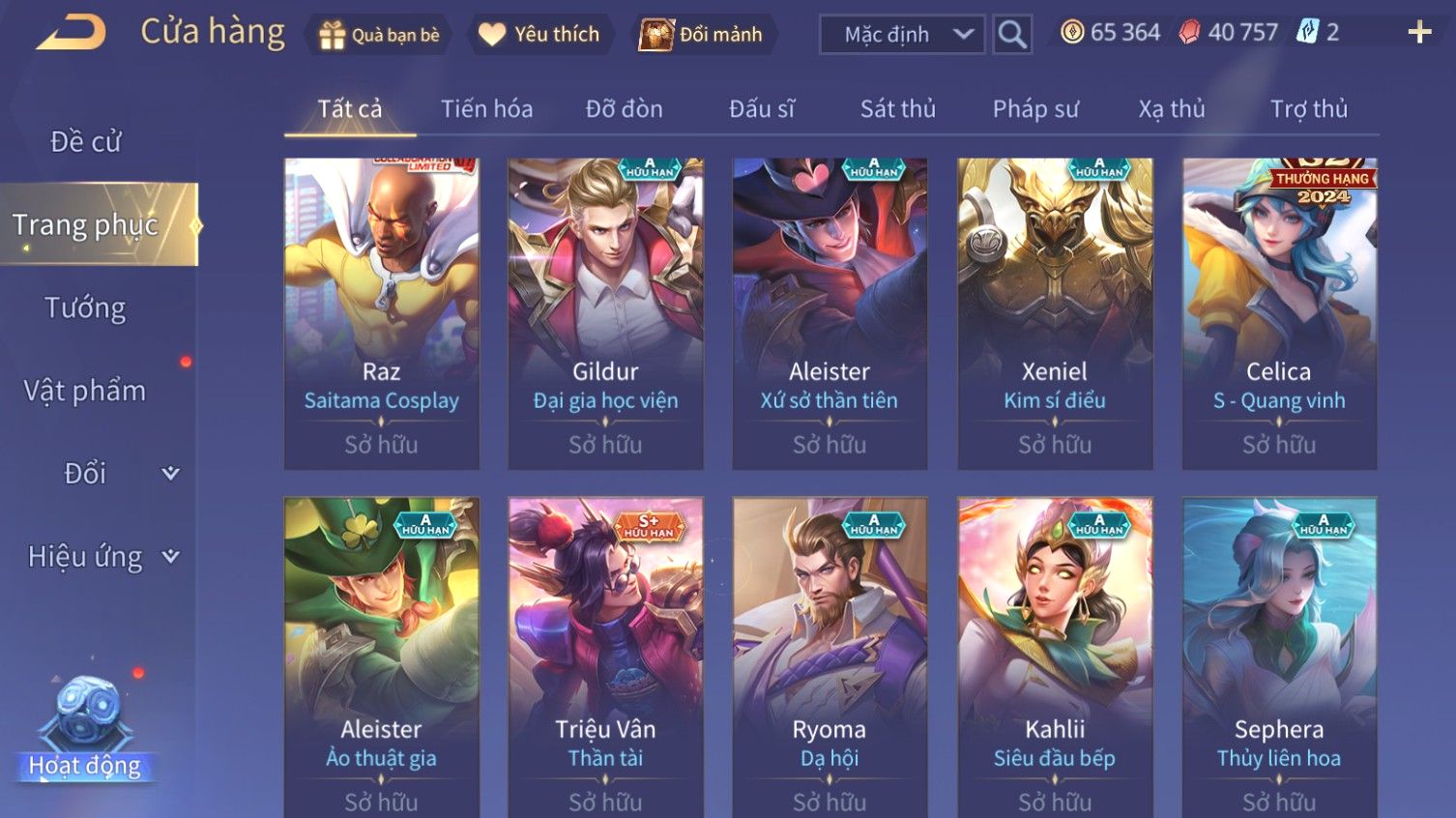
Task: Click the magnifying glass search button
Action: click(x=1012, y=35)
